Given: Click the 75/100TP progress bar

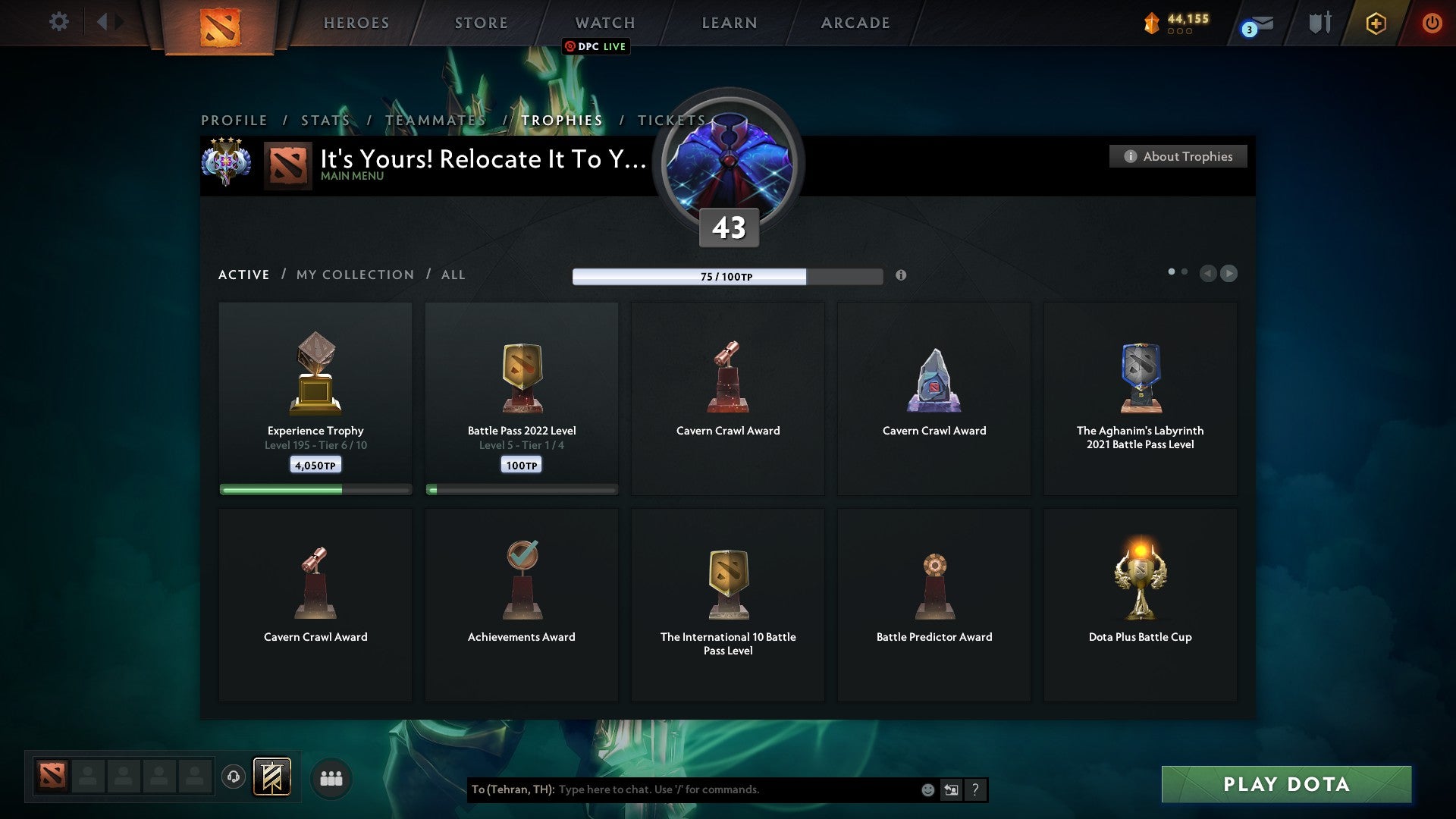Looking at the screenshot, I should pos(726,277).
